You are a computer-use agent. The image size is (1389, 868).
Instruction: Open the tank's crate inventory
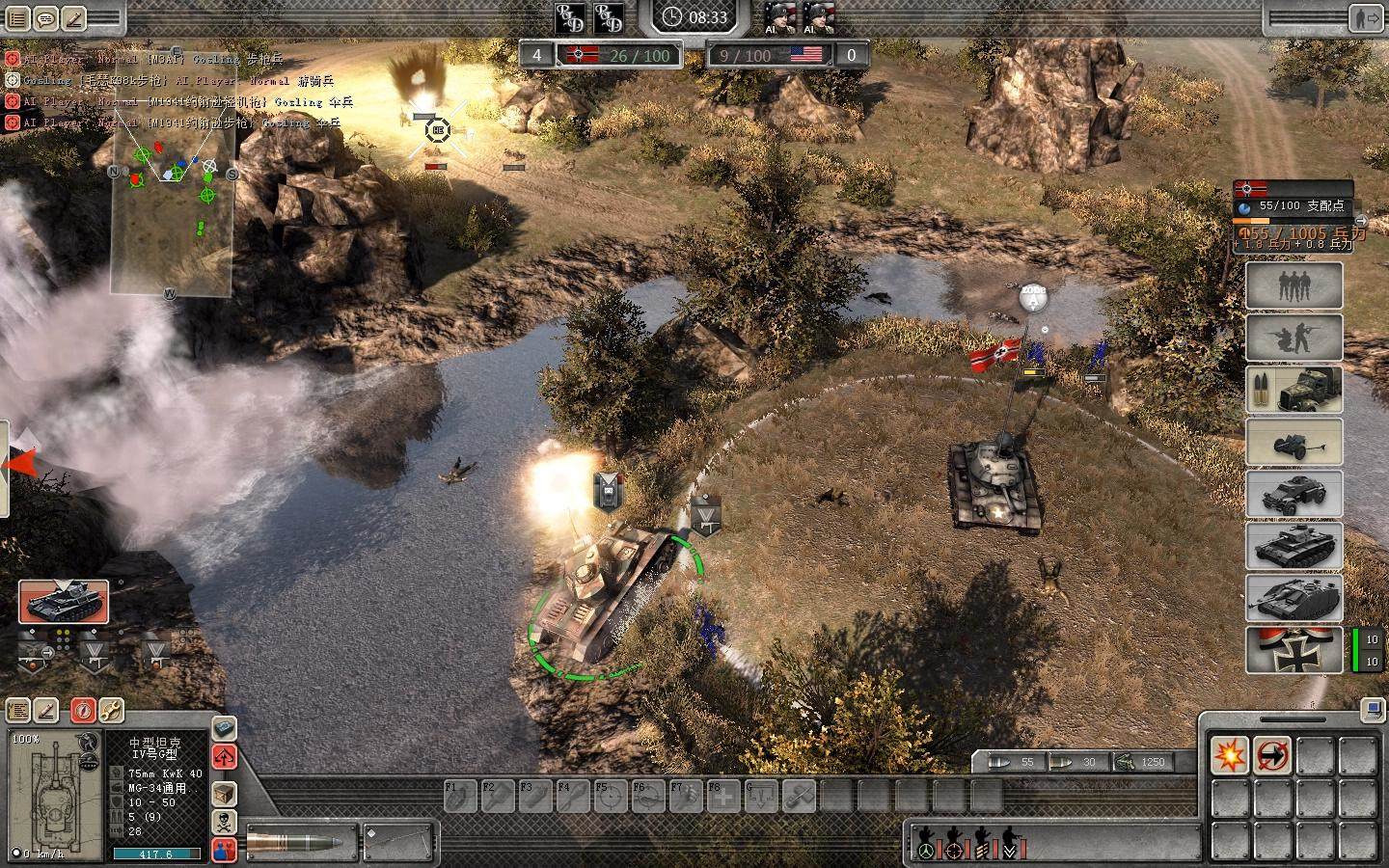224,794
